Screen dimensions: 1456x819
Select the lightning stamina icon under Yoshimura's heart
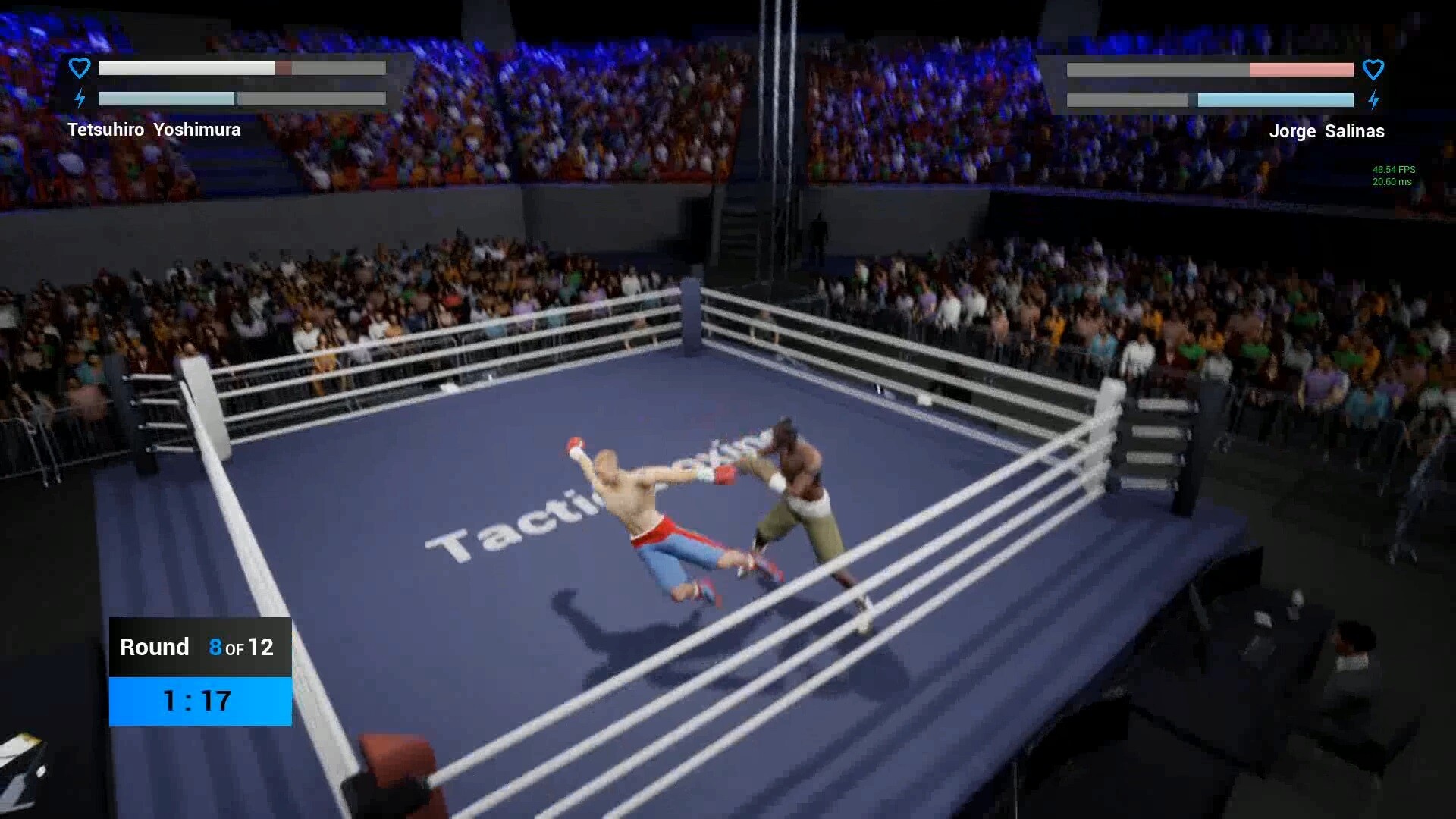click(x=80, y=98)
